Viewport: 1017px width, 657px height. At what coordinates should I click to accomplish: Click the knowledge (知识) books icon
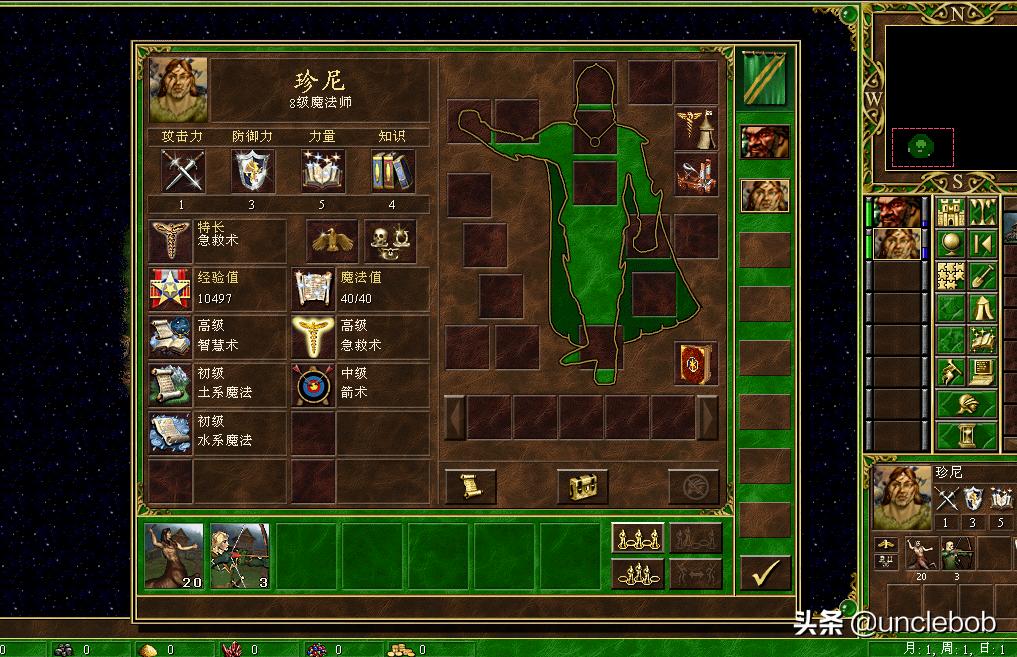click(x=392, y=171)
